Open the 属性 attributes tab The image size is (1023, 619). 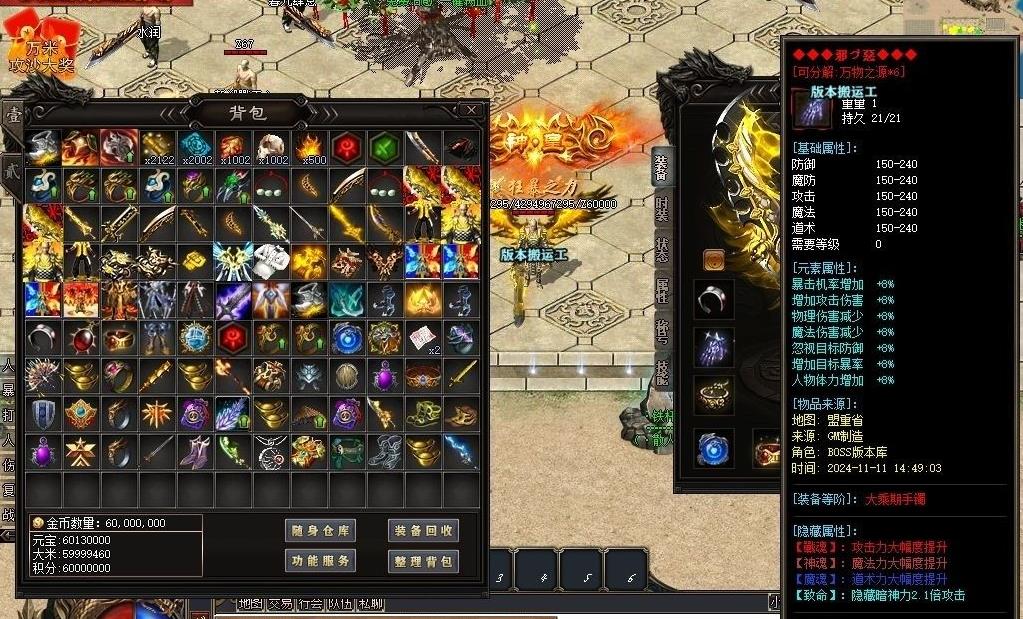[661, 292]
